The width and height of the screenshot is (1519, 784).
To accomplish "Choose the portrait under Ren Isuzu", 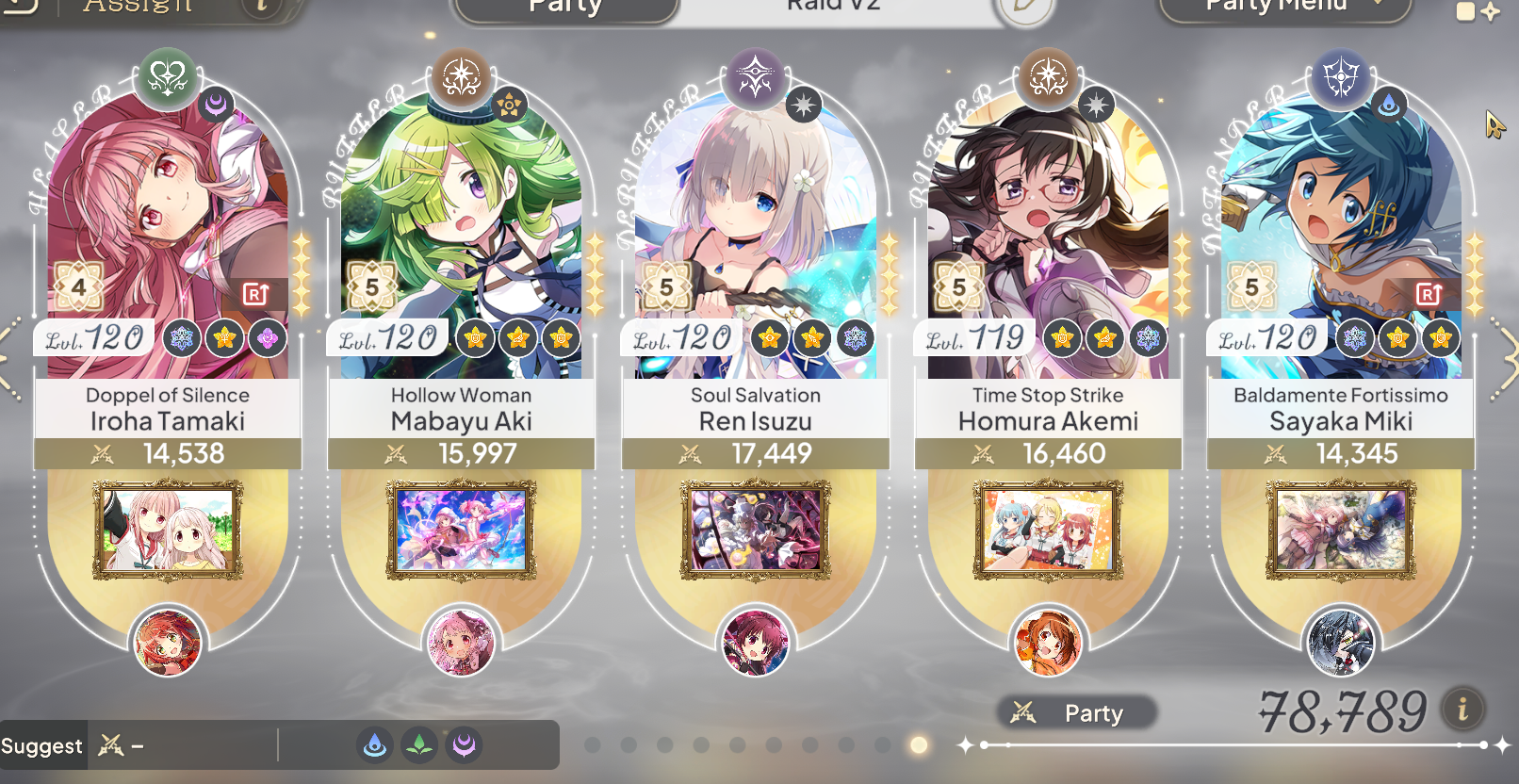I will pyautogui.click(x=755, y=530).
